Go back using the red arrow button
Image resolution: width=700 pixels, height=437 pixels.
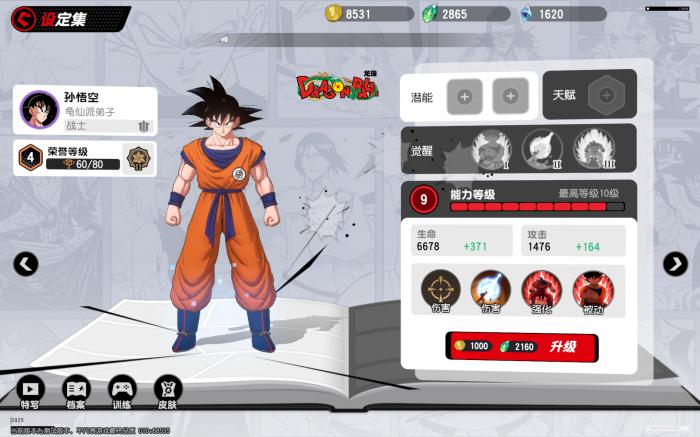[20, 19]
